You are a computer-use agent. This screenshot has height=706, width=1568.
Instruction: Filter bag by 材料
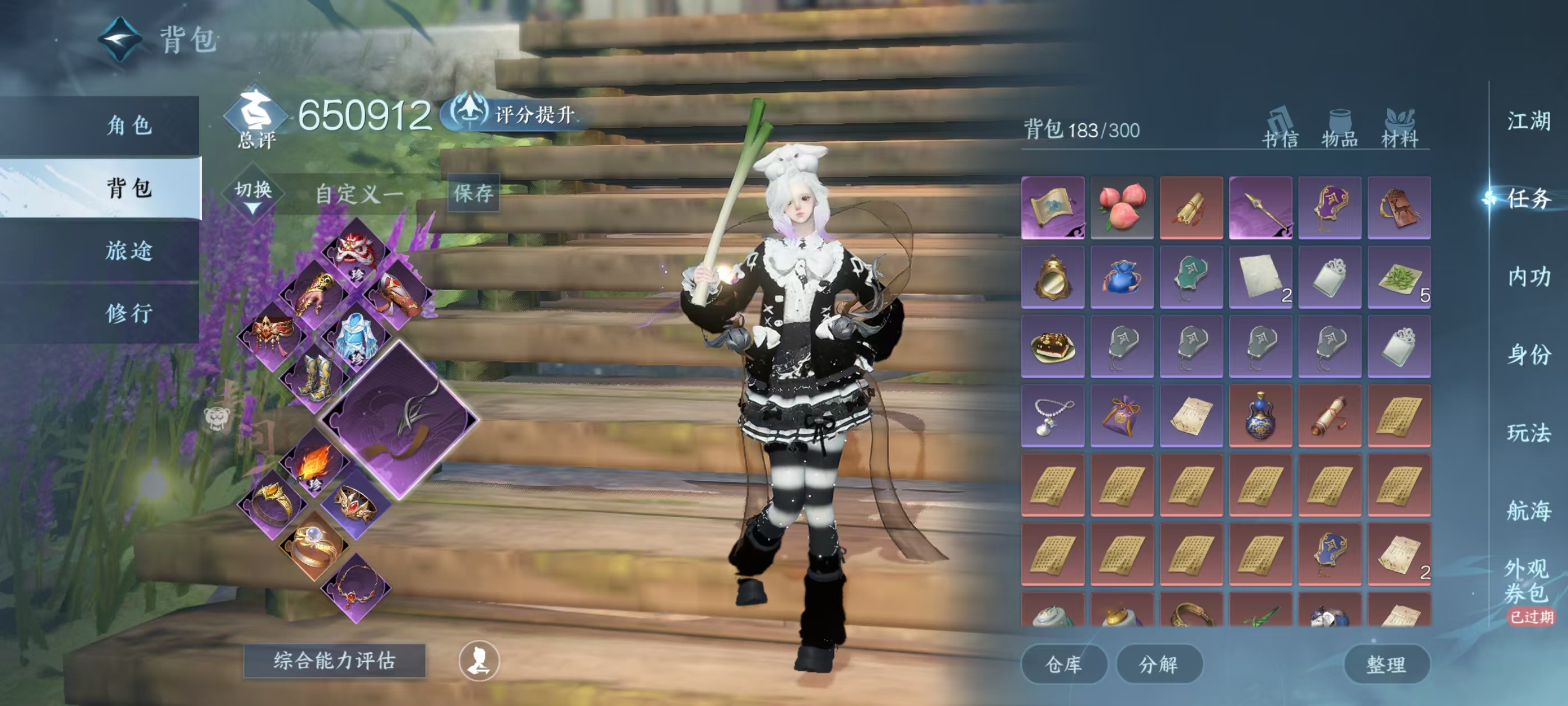pyautogui.click(x=1399, y=129)
